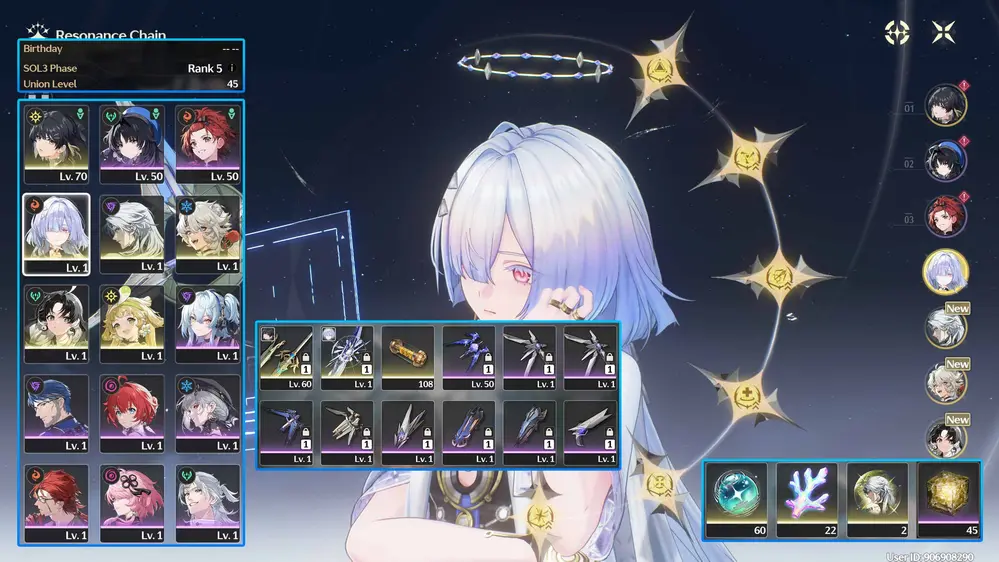Viewport: 999px width, 562px height.
Task: Select the teal orb item showing 60
Action: click(x=741, y=500)
